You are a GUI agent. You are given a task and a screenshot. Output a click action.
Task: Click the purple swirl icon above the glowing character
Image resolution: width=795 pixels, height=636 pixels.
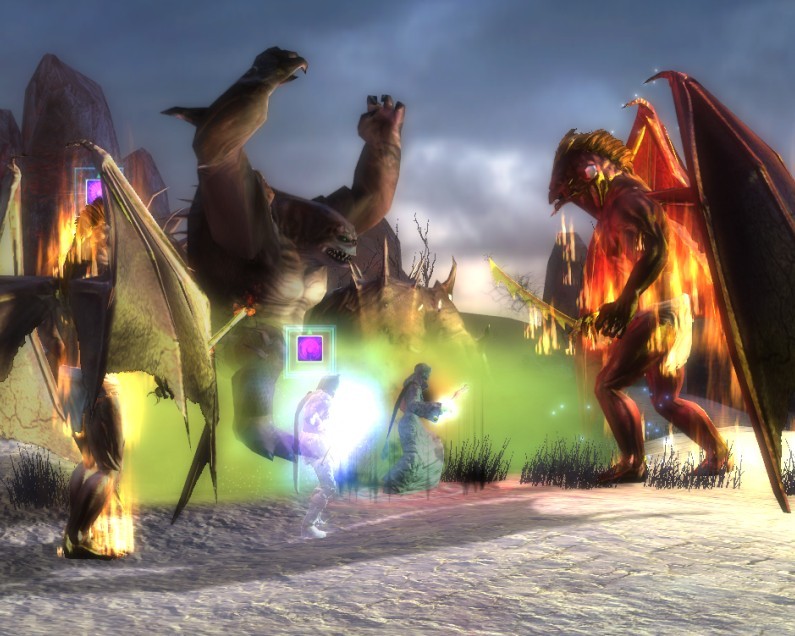pyautogui.click(x=308, y=349)
